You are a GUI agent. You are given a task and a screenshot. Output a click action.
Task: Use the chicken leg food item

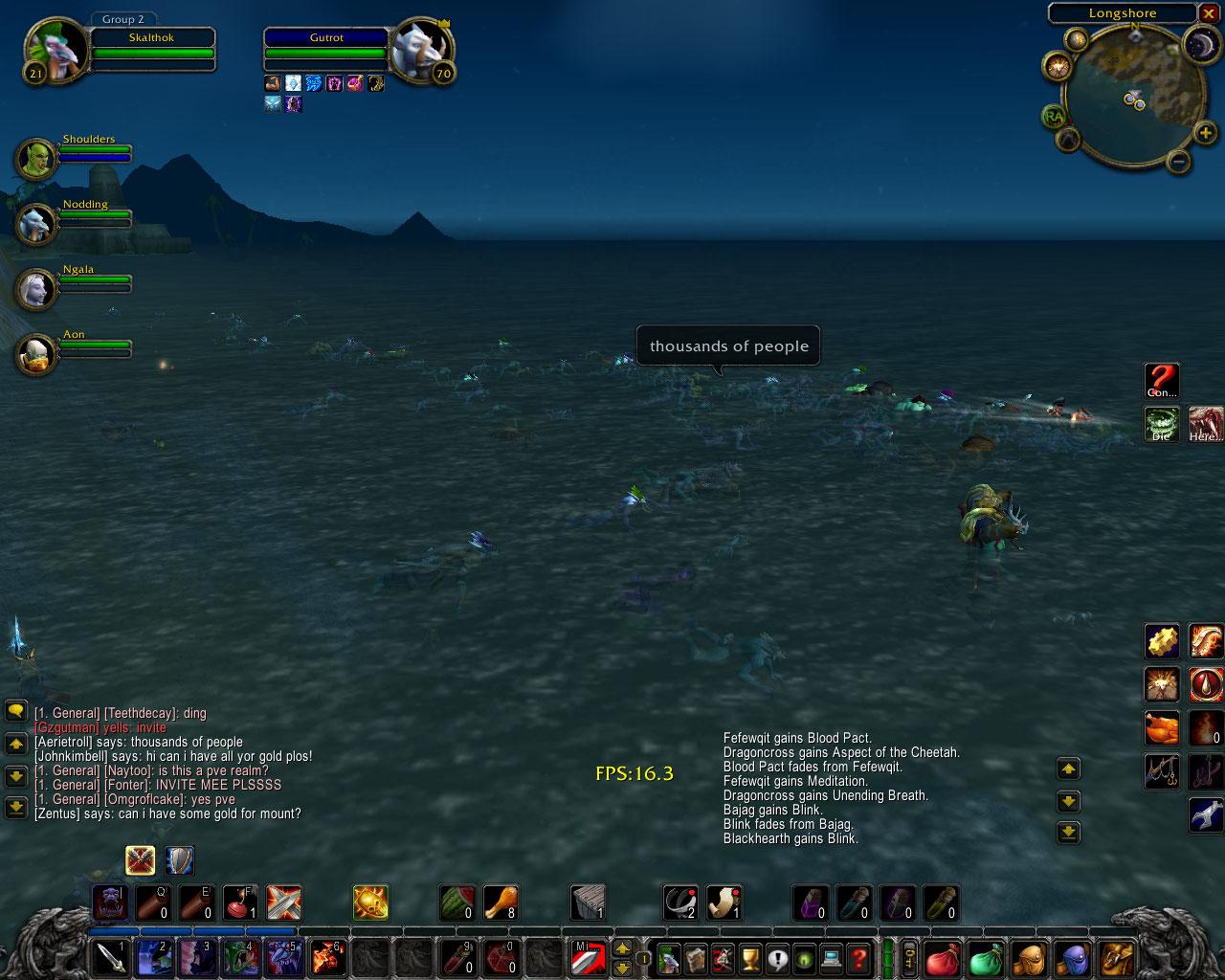[501, 902]
